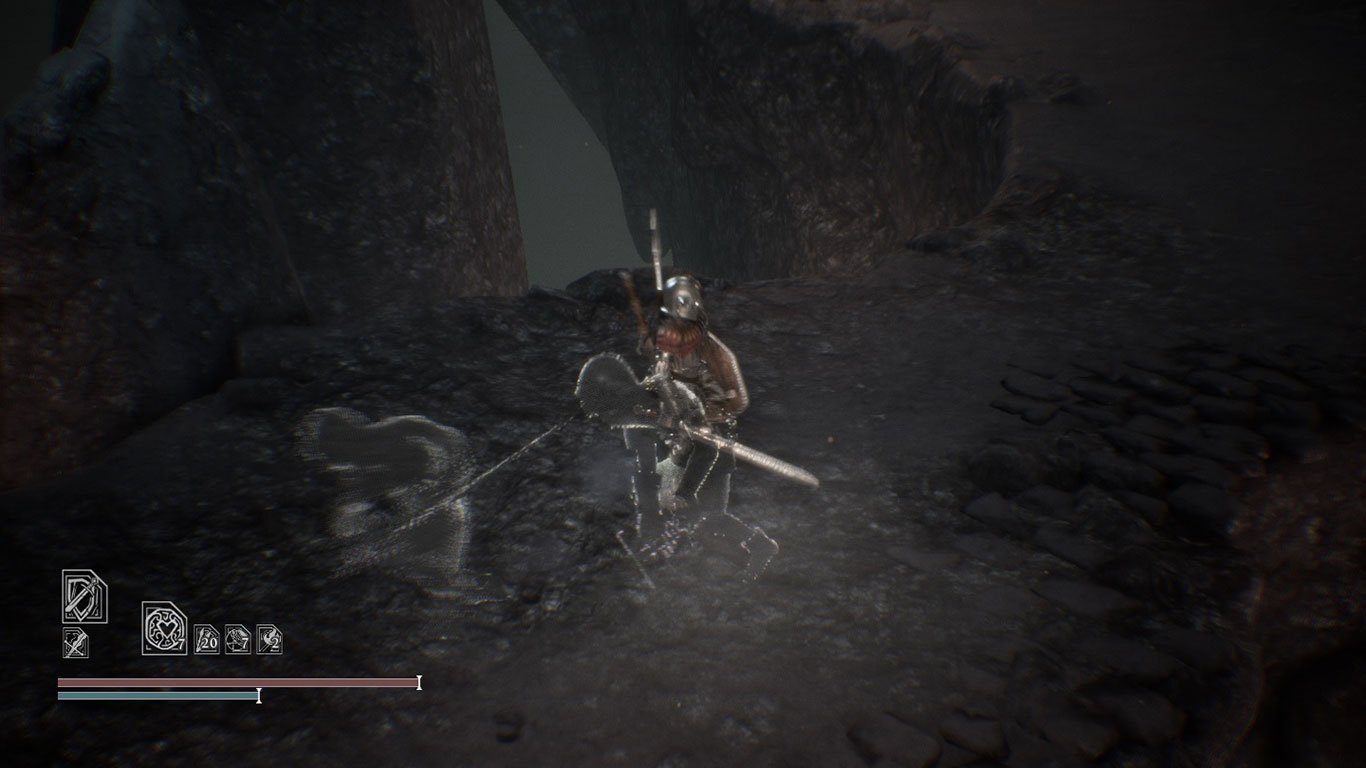
Task: Click the quill item icon showing 20
Action: click(207, 637)
